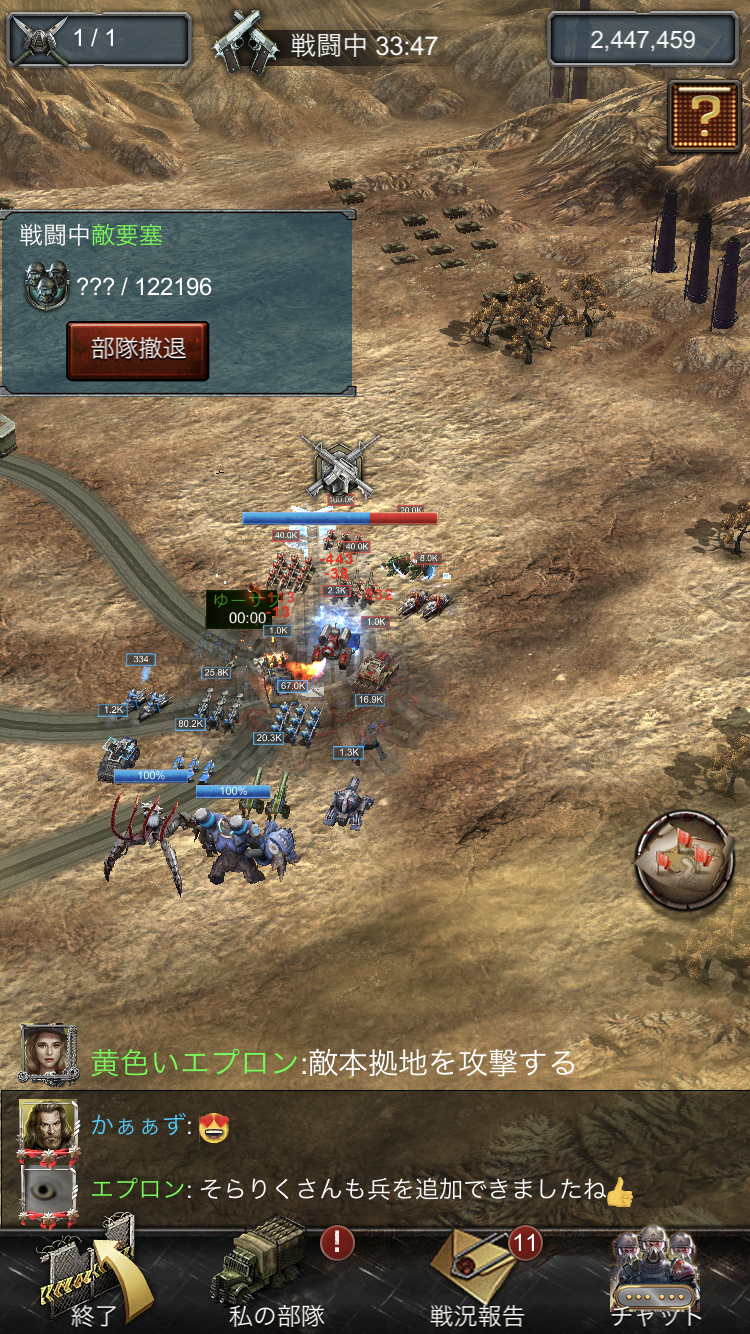Image resolution: width=750 pixels, height=1334 pixels.
Task: Tap the round battlefield map icon
Action: 685,860
